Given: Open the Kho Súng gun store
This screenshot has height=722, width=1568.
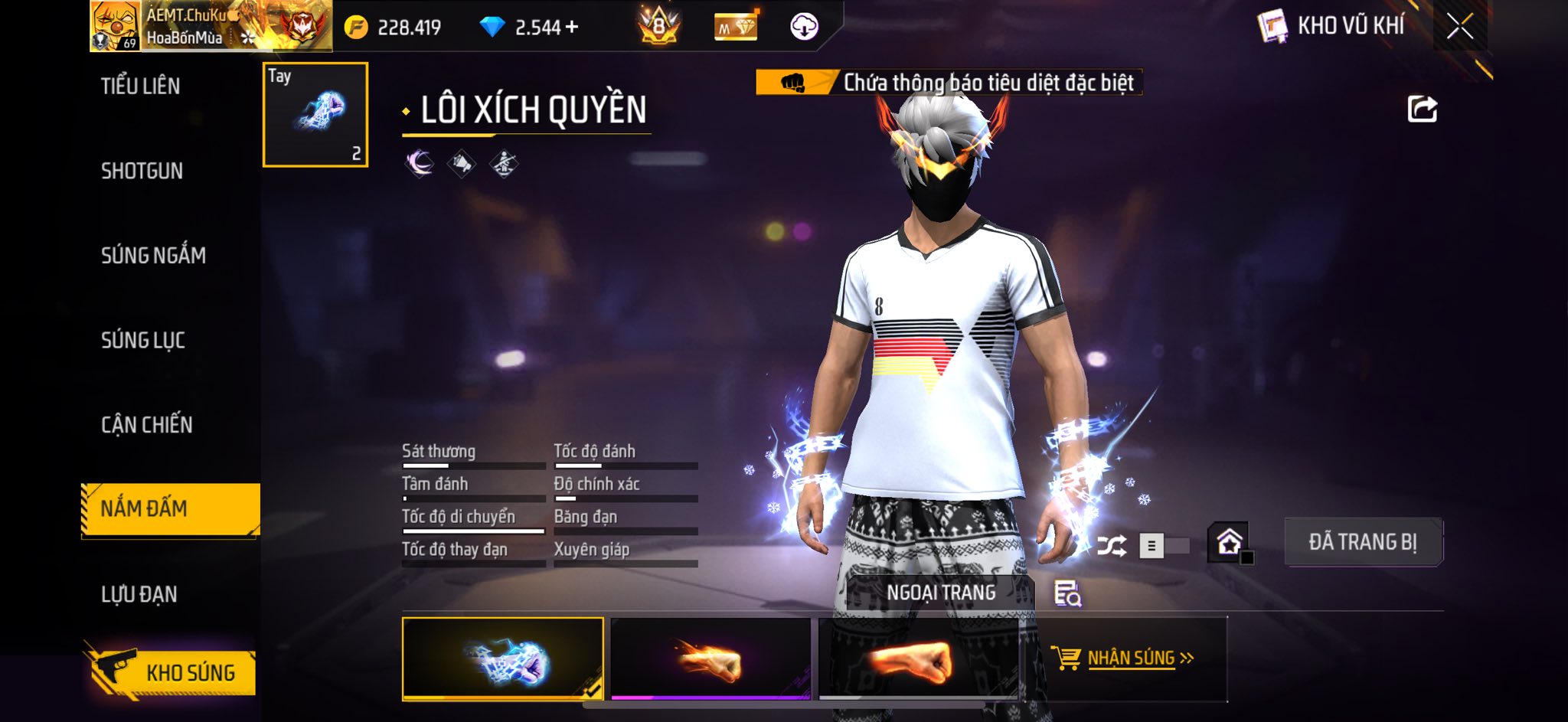Looking at the screenshot, I should (171, 672).
